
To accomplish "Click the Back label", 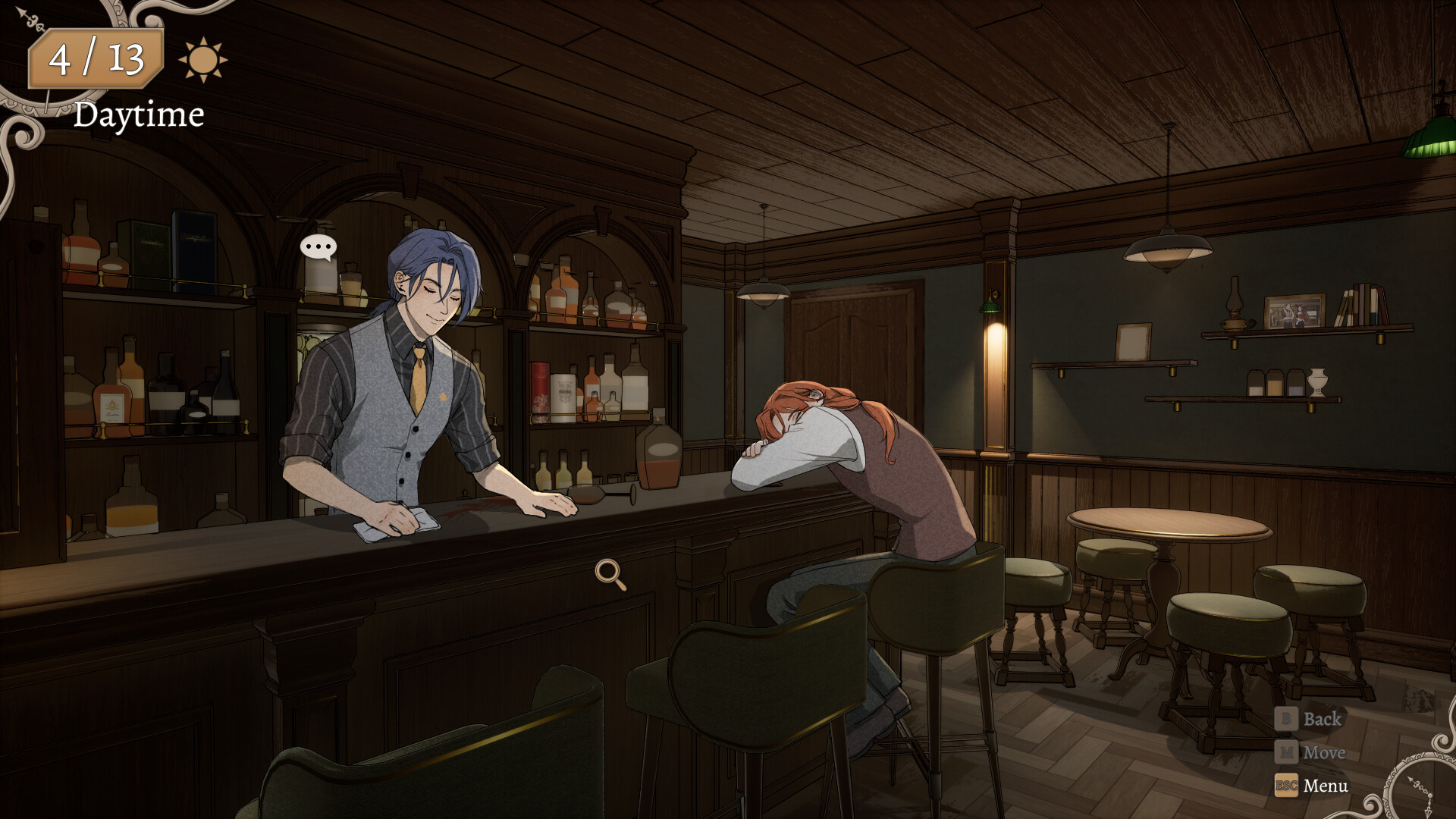I will [1322, 717].
